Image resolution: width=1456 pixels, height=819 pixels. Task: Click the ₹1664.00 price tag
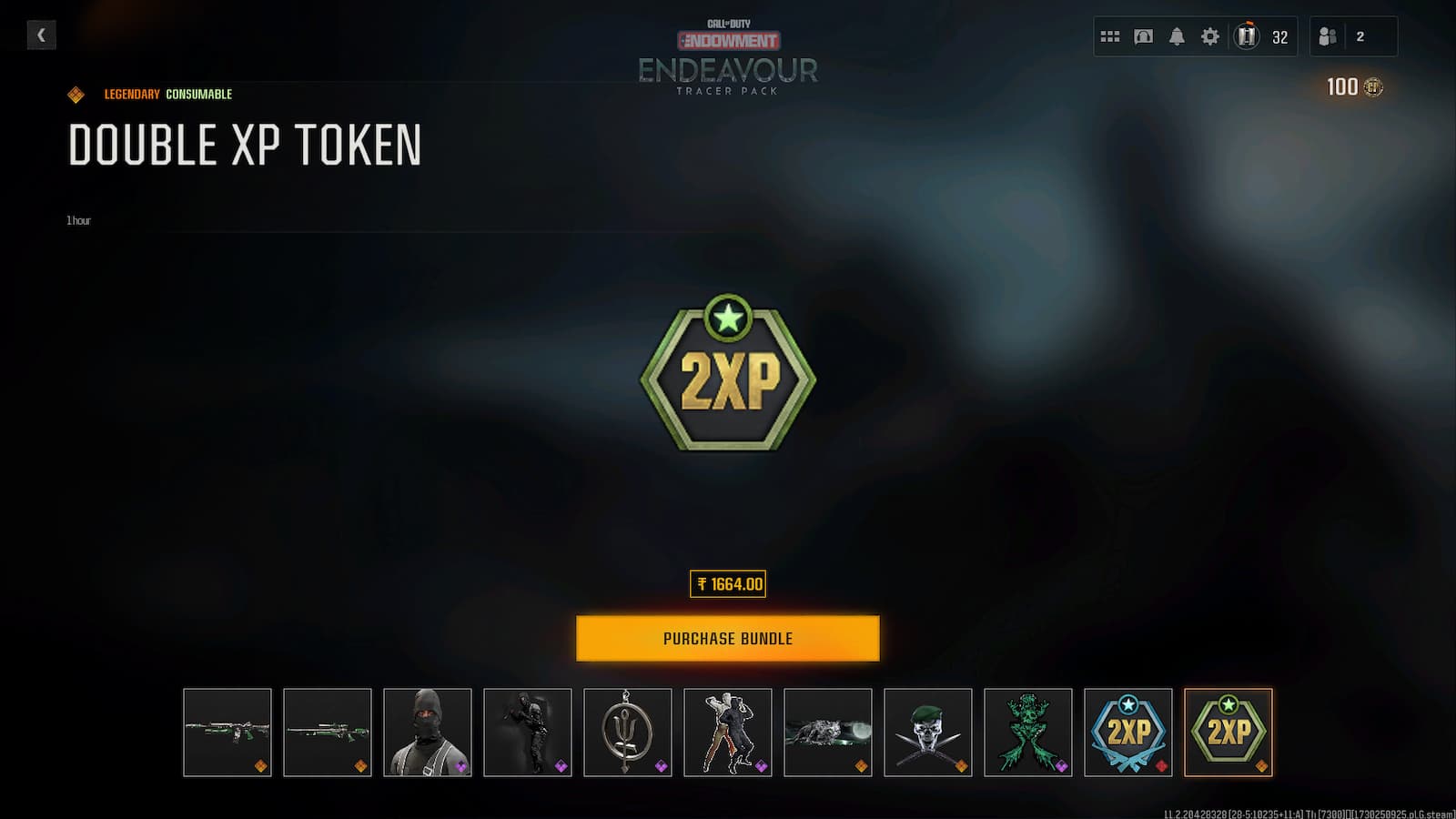(727, 585)
